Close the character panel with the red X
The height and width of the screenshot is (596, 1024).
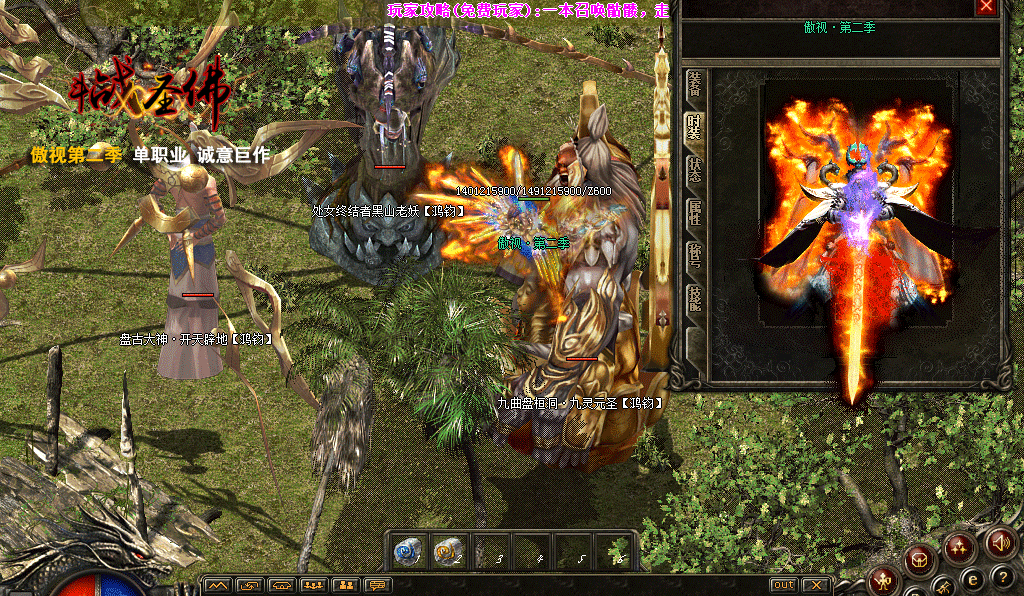[x=987, y=7]
